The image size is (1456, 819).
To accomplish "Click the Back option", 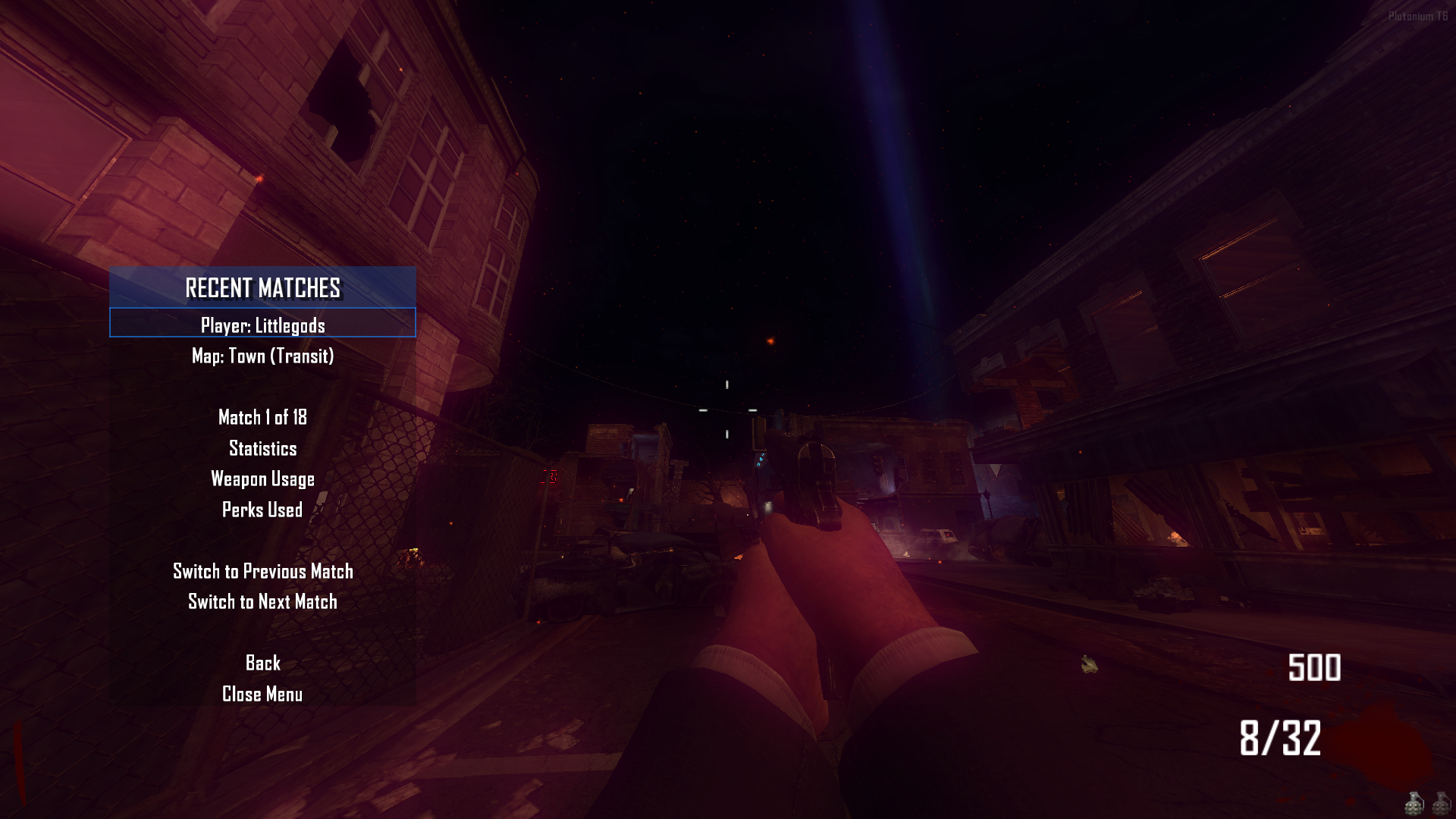I will click(x=262, y=663).
